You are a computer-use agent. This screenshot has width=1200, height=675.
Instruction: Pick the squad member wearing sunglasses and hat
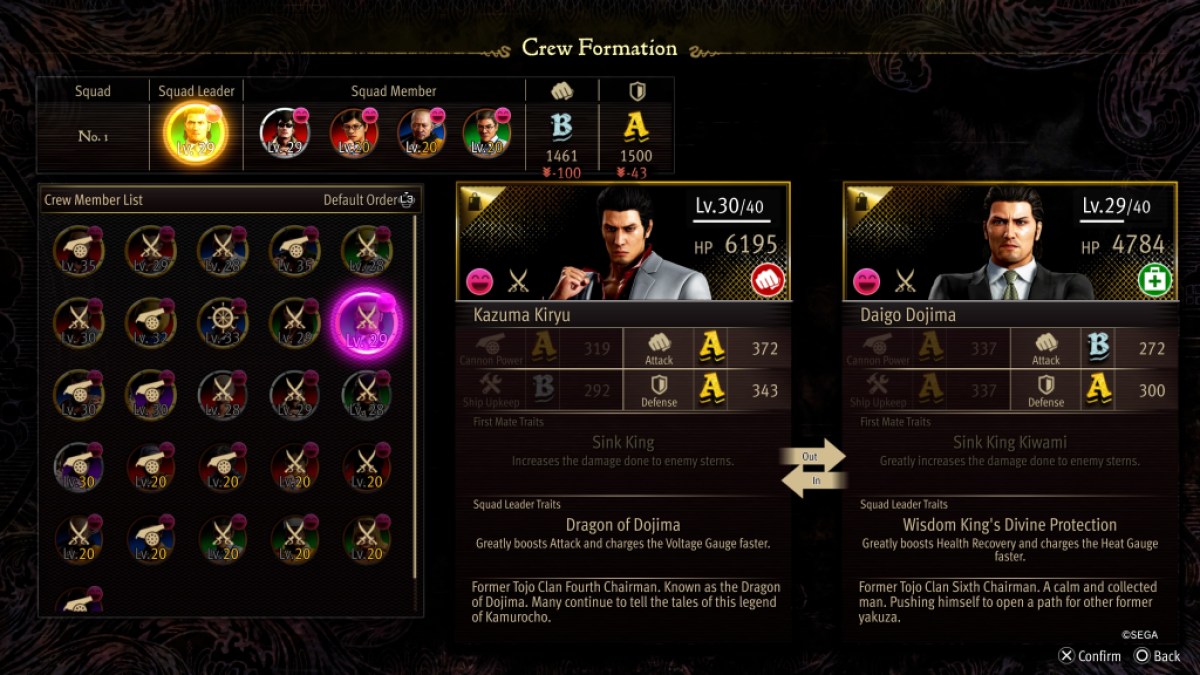(x=284, y=132)
